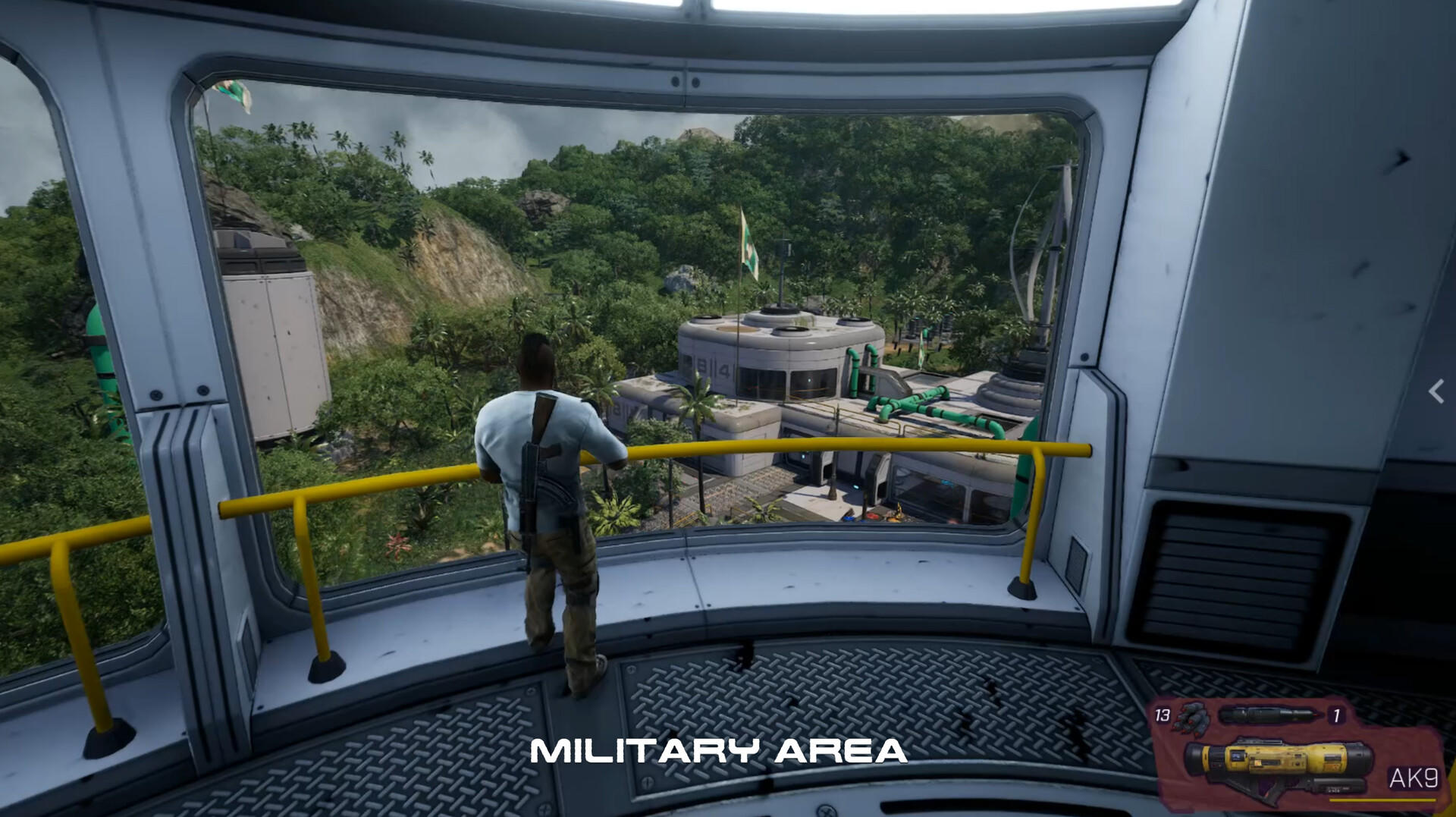This screenshot has height=817, width=1456.
Task: Select the grenade icon in the HUD
Action: tap(1192, 718)
